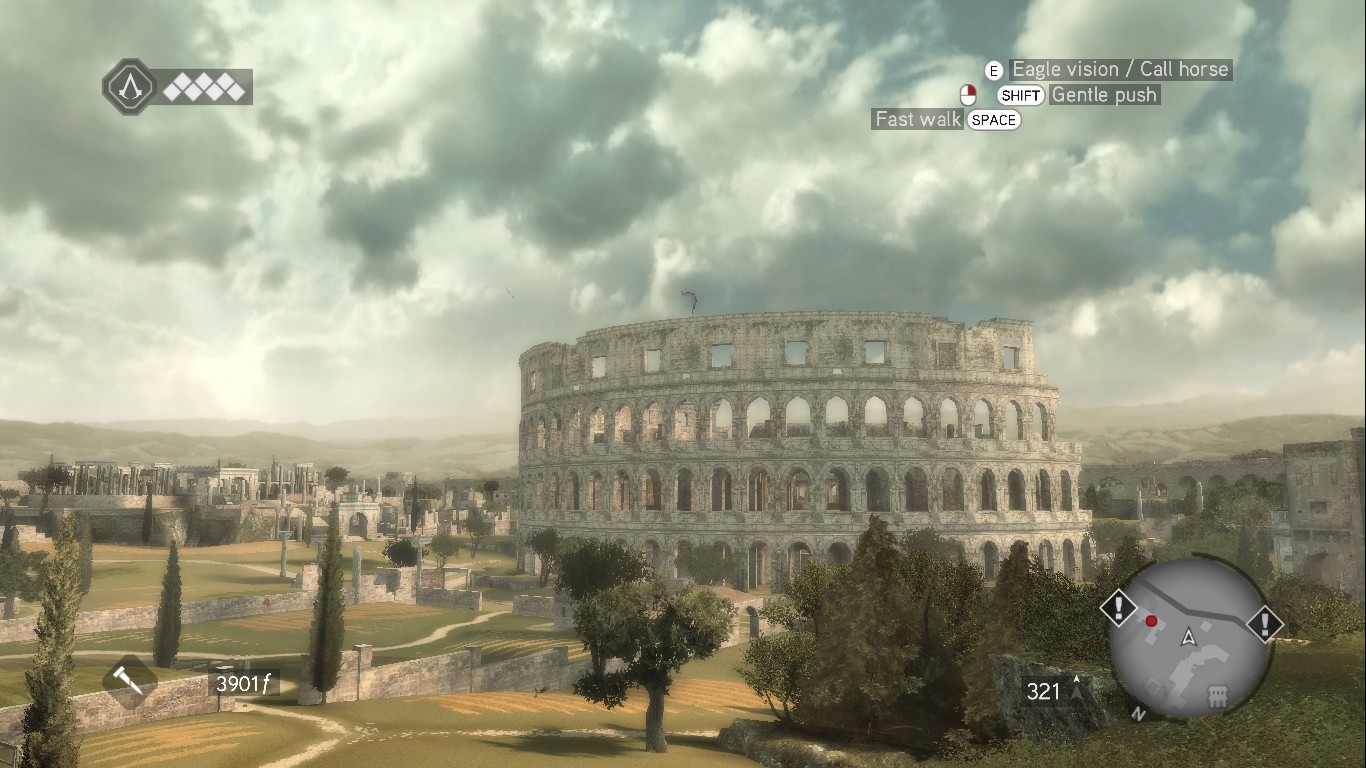Select the hidden blade weapon icon
The height and width of the screenshot is (768, 1366).
click(x=129, y=682)
